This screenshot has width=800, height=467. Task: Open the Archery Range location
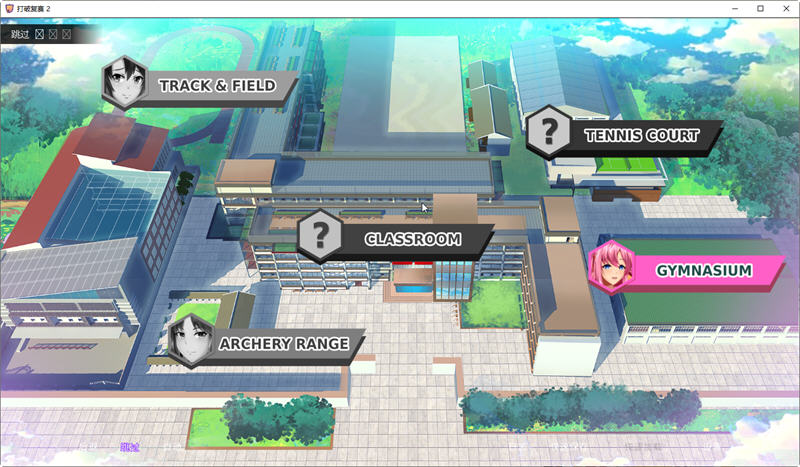[x=283, y=344]
